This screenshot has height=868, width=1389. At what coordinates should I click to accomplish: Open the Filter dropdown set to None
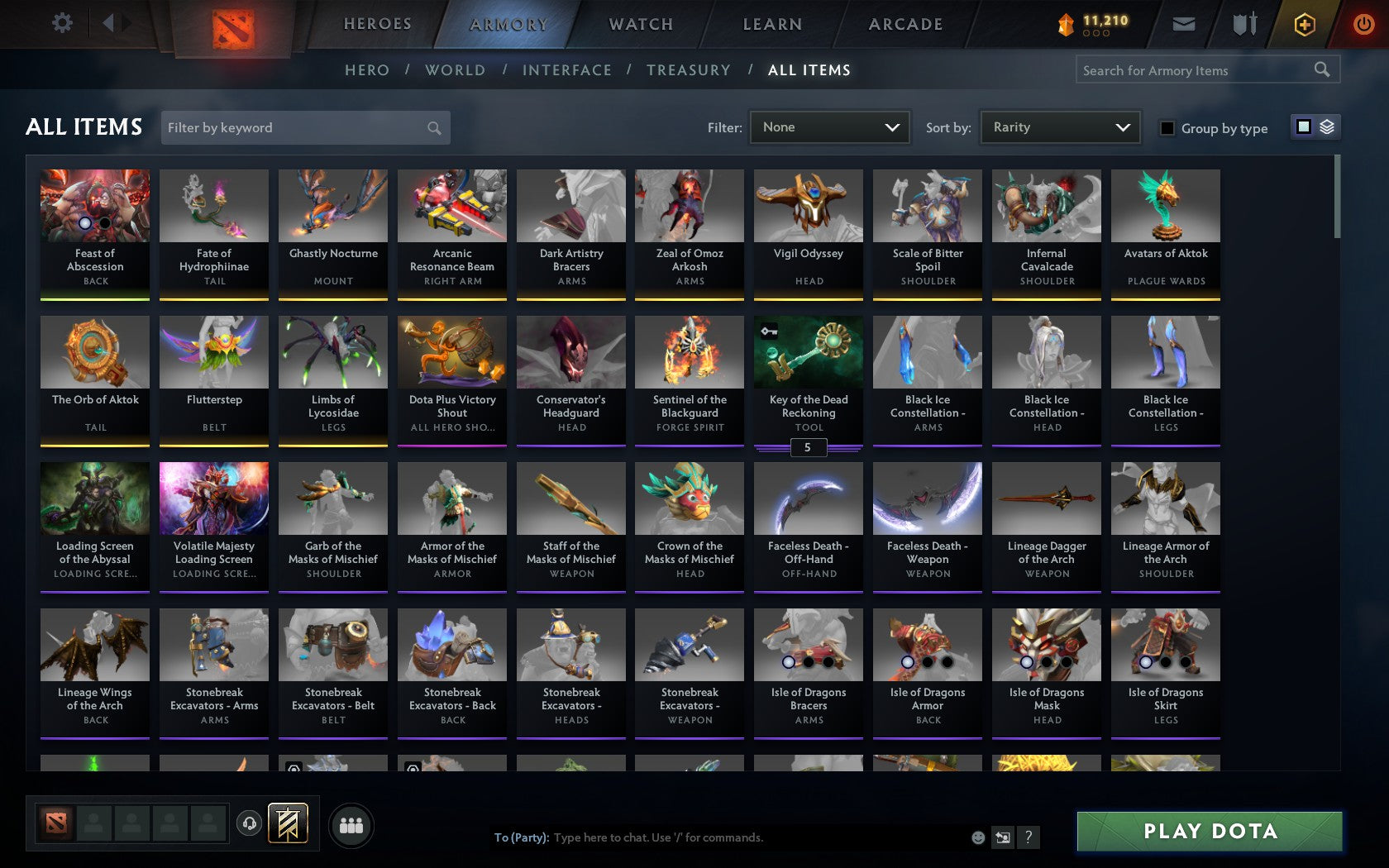click(x=829, y=127)
